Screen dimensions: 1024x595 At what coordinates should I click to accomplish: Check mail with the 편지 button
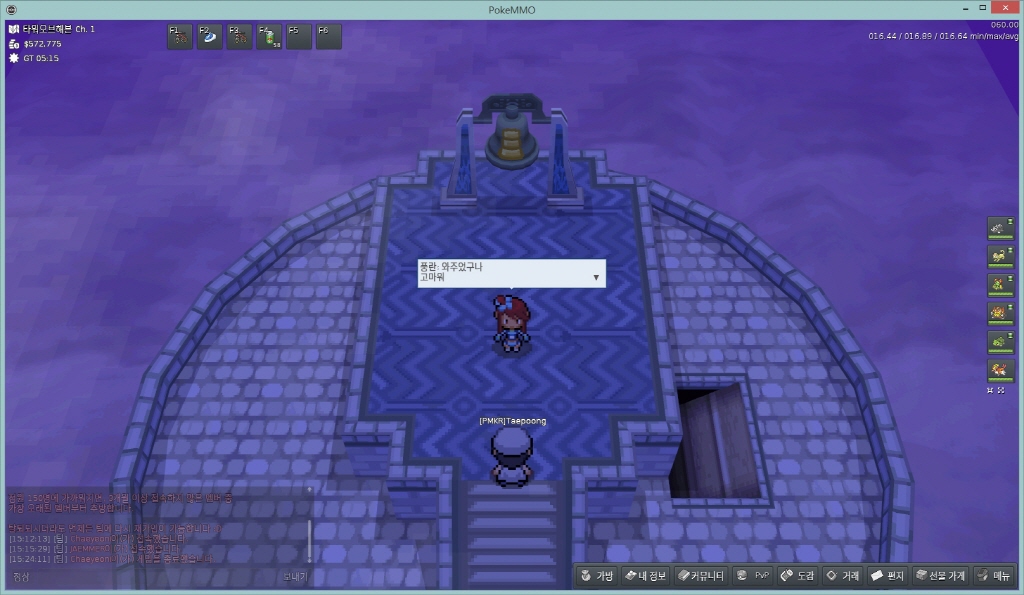point(887,576)
